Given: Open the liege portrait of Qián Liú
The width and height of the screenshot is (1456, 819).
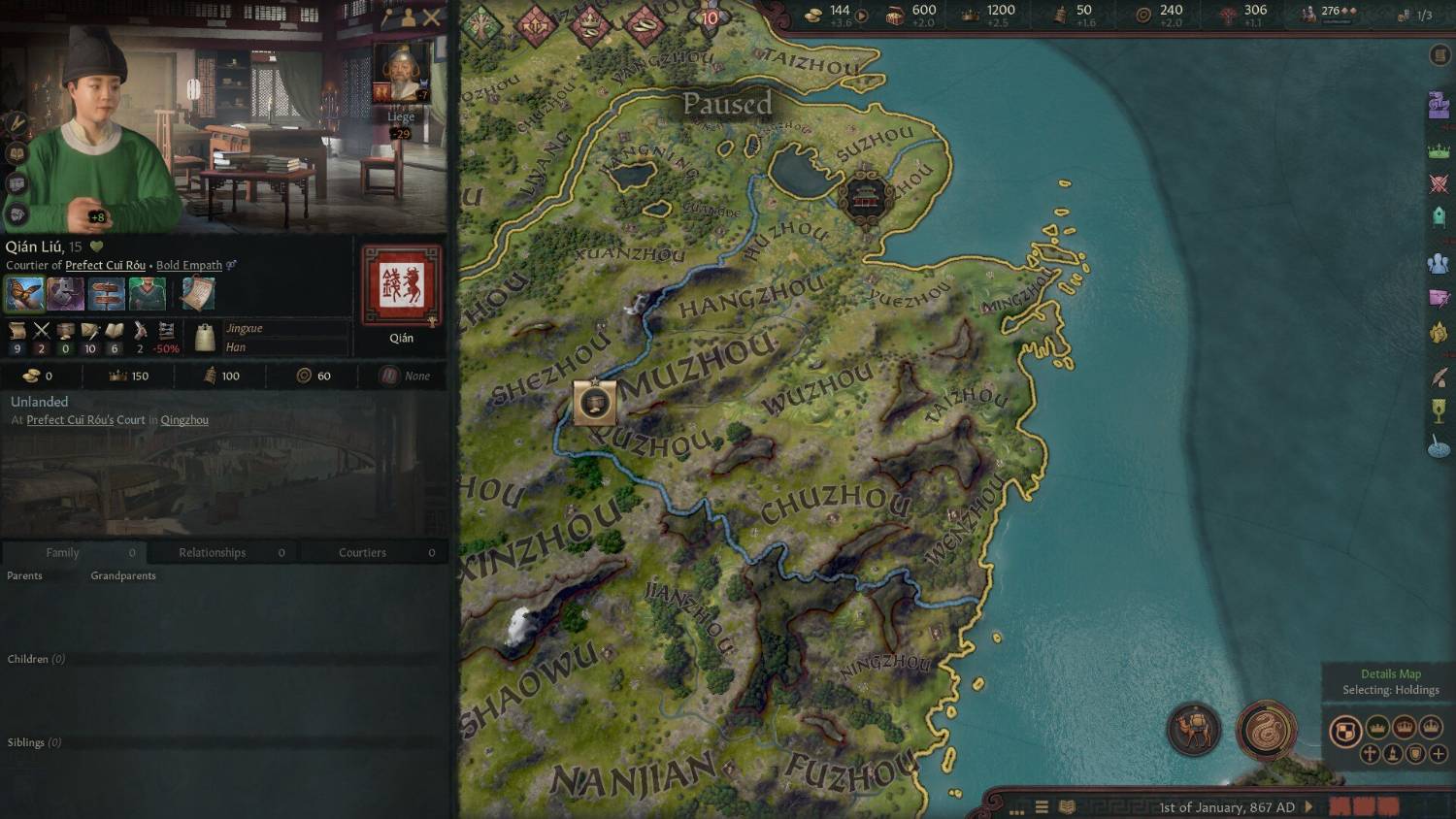Looking at the screenshot, I should point(401,74).
